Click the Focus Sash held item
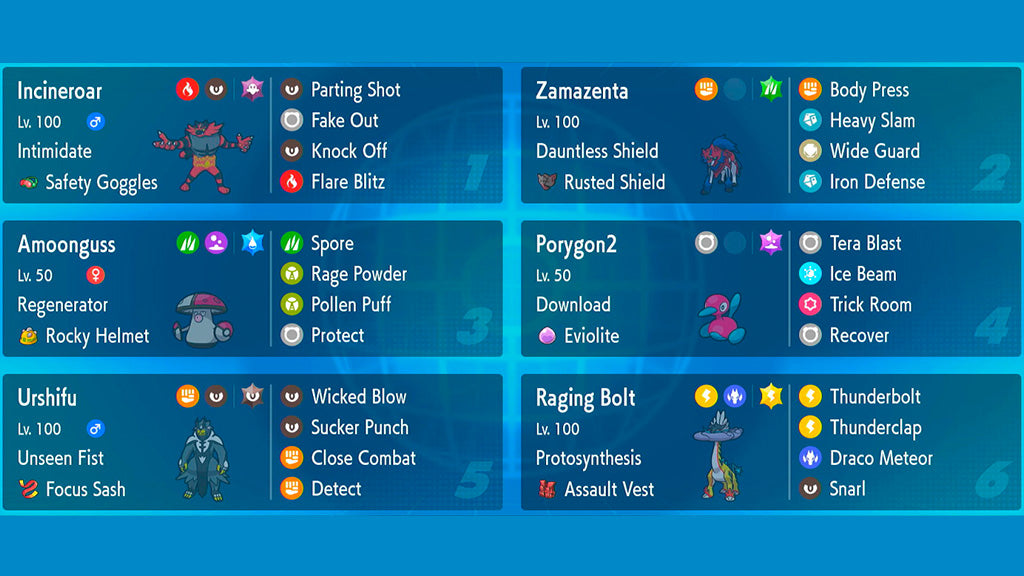The image size is (1024, 576). 85,490
